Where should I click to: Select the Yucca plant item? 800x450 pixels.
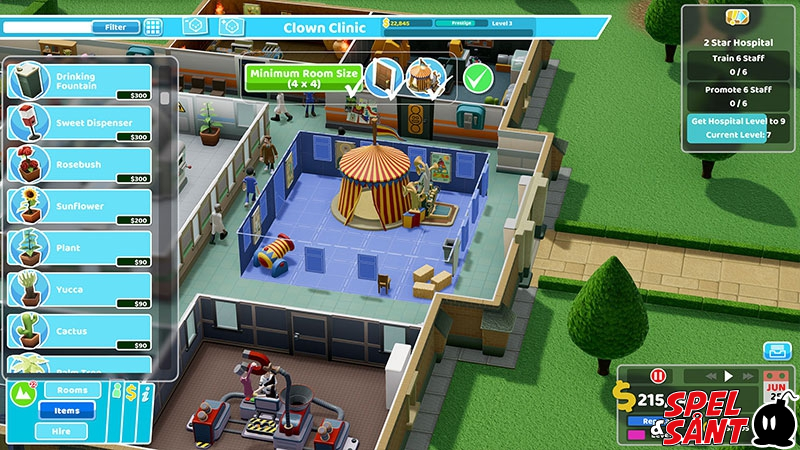pyautogui.click(x=80, y=290)
